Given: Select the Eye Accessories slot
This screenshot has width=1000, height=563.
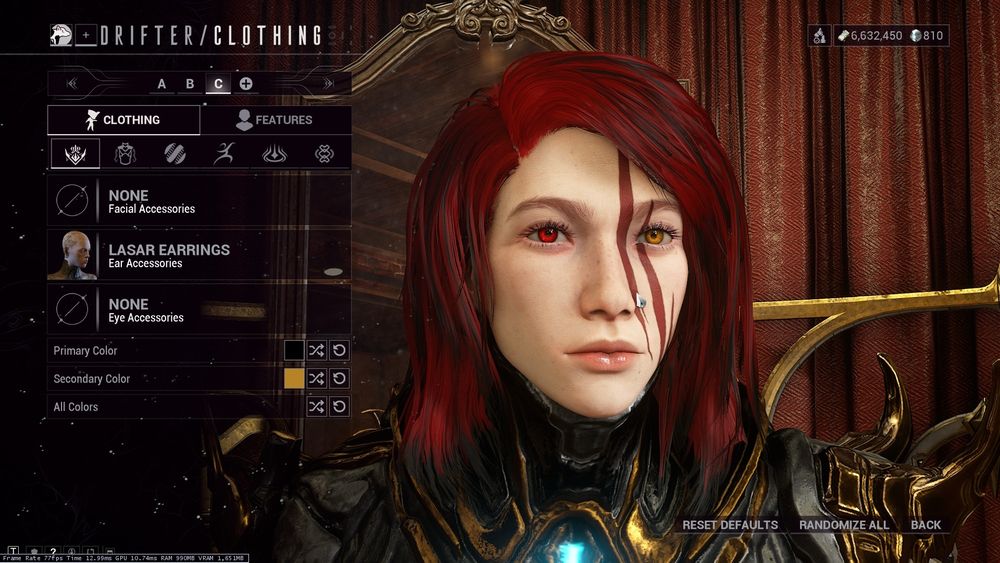Looking at the screenshot, I should coord(199,310).
